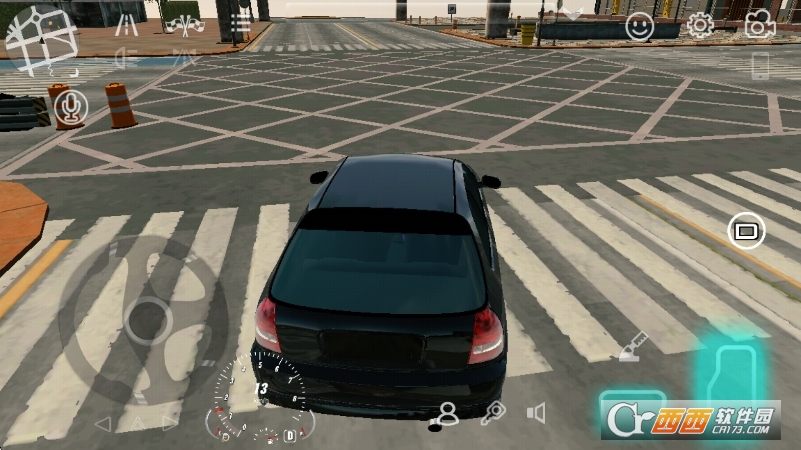Open the phone icon

(761, 67)
